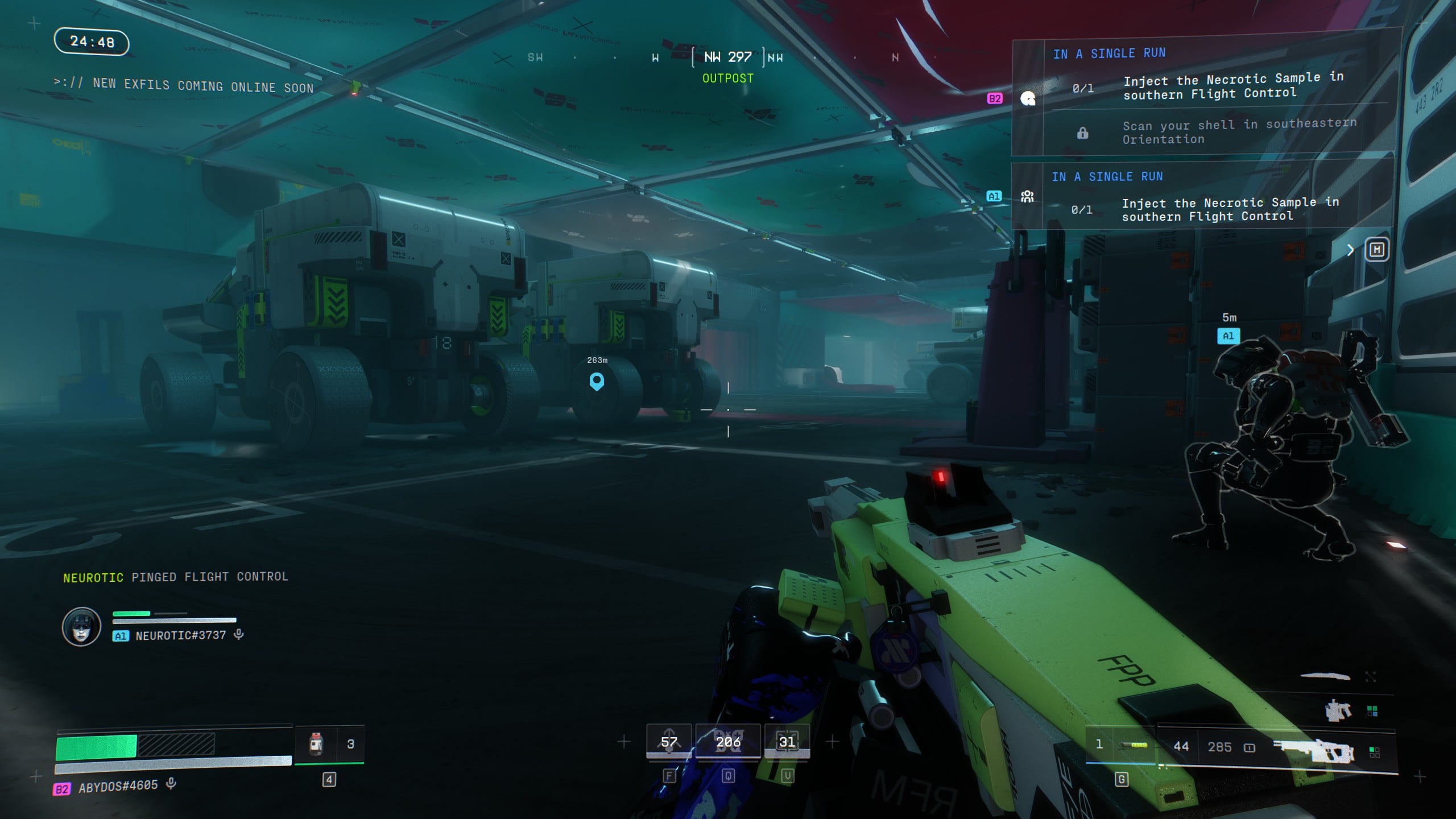Open the A1 squad Necrotic Sample objective
This screenshot has height=819, width=1456.
[x=1230, y=209]
